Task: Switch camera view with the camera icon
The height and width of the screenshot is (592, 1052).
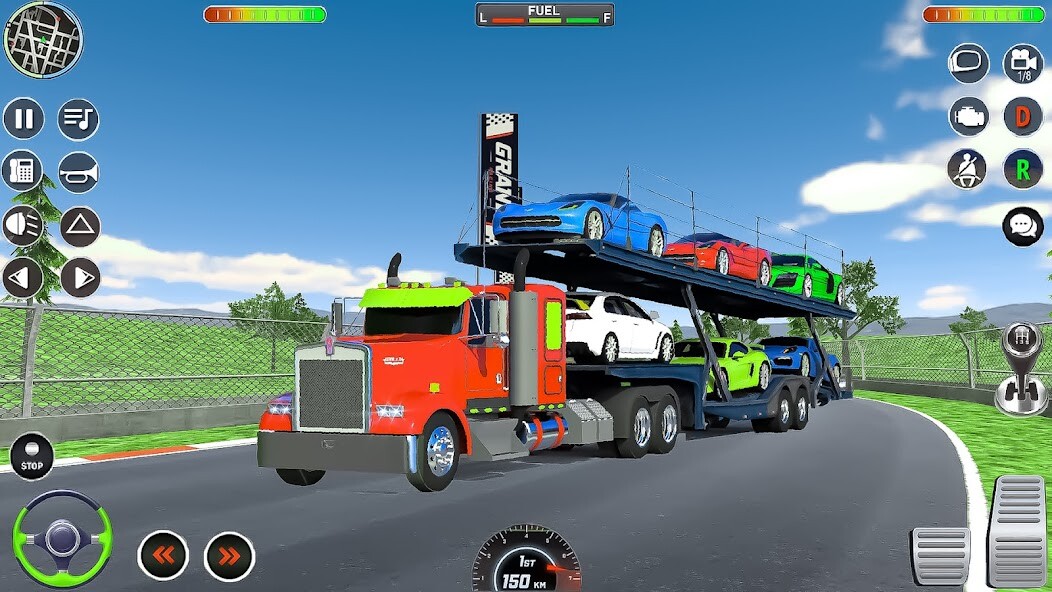Action: (1023, 63)
